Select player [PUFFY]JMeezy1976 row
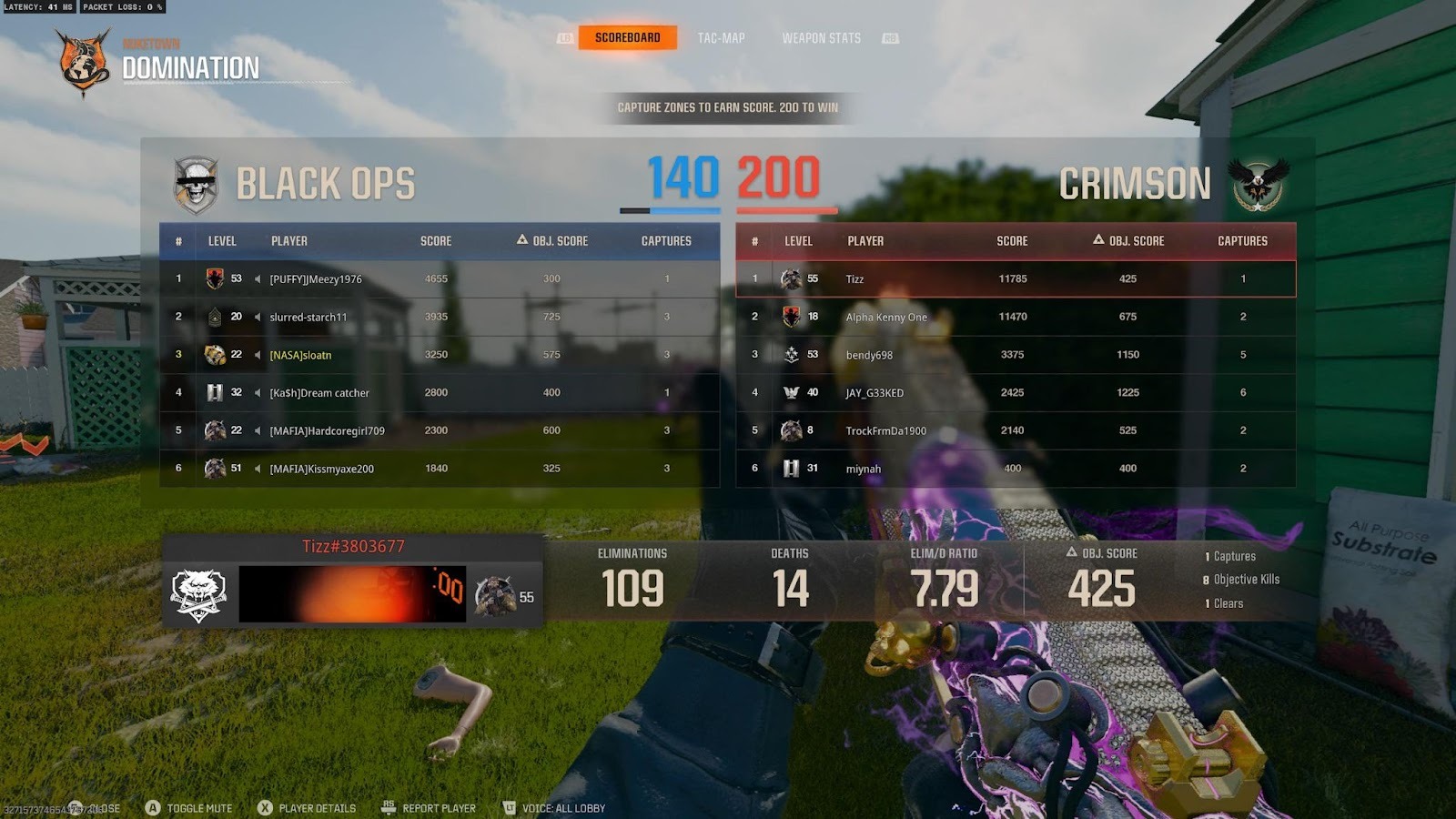Screen dimensions: 1456x819 (x=315, y=279)
